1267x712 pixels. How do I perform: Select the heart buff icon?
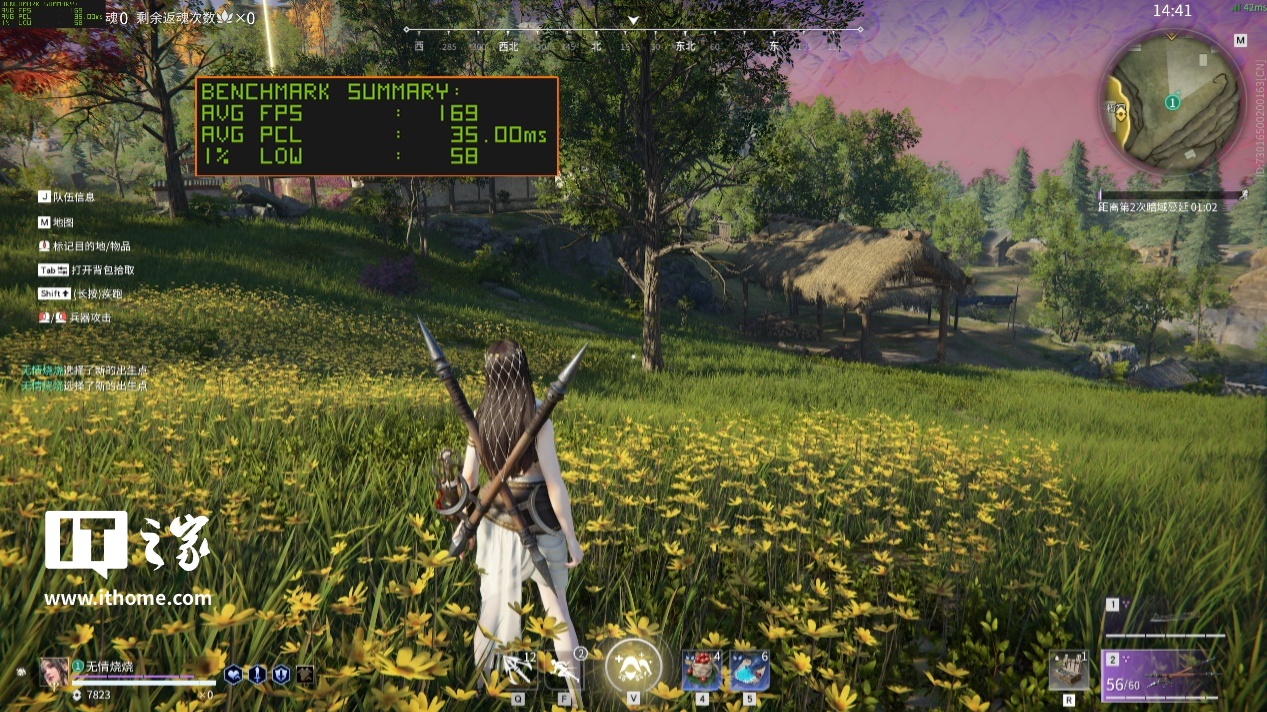point(233,675)
